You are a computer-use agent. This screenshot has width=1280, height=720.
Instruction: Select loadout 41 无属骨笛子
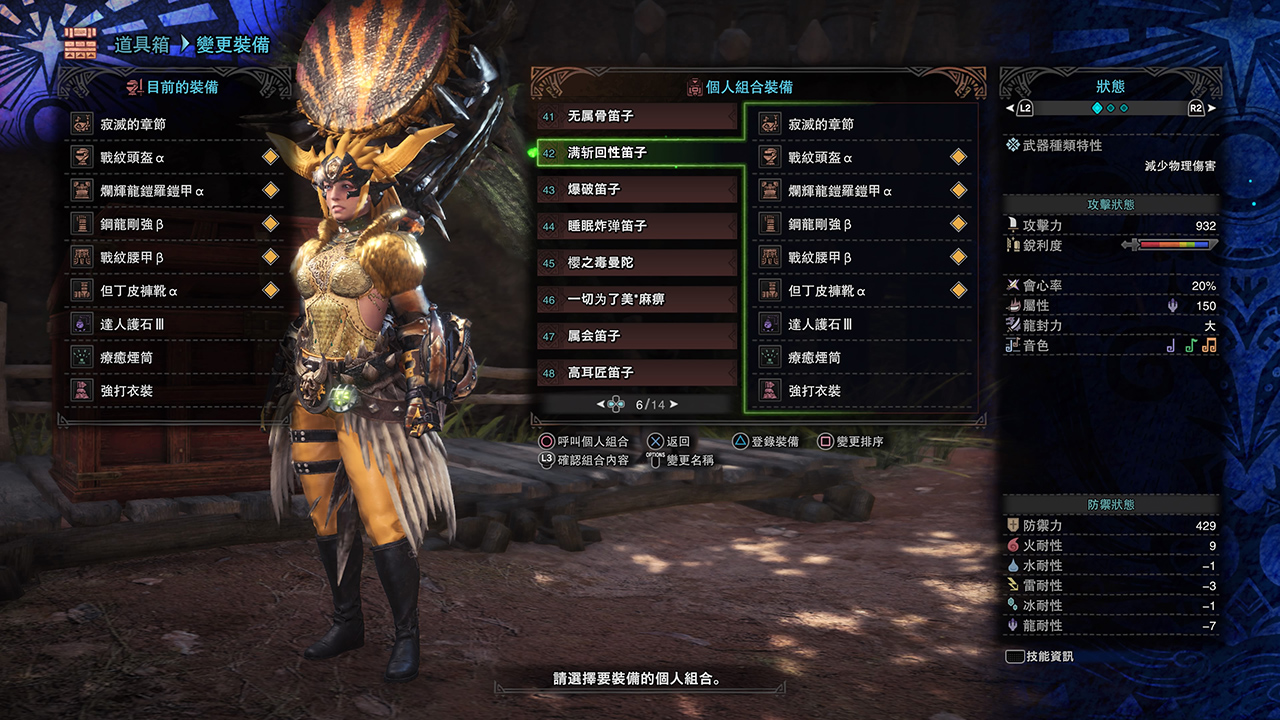[637, 116]
